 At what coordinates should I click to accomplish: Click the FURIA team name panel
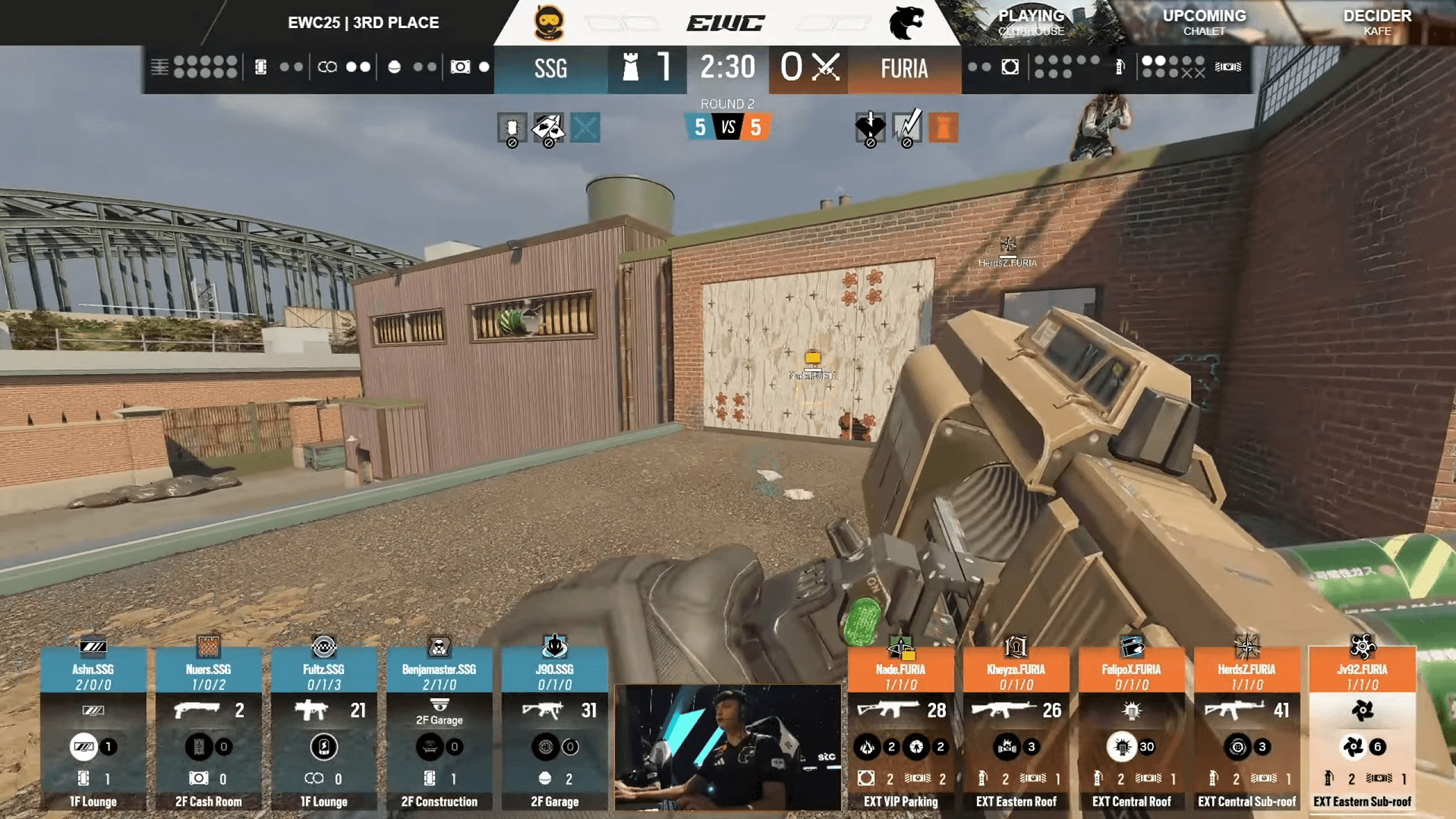[x=904, y=69]
